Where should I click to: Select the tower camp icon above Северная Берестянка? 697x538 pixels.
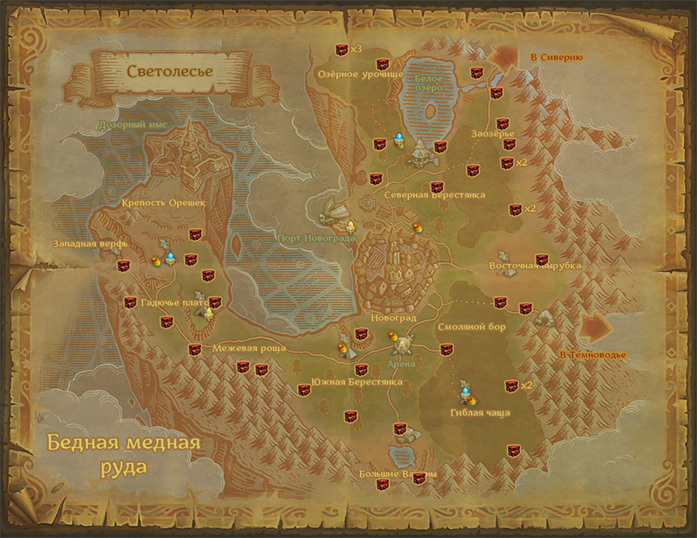(x=420, y=155)
